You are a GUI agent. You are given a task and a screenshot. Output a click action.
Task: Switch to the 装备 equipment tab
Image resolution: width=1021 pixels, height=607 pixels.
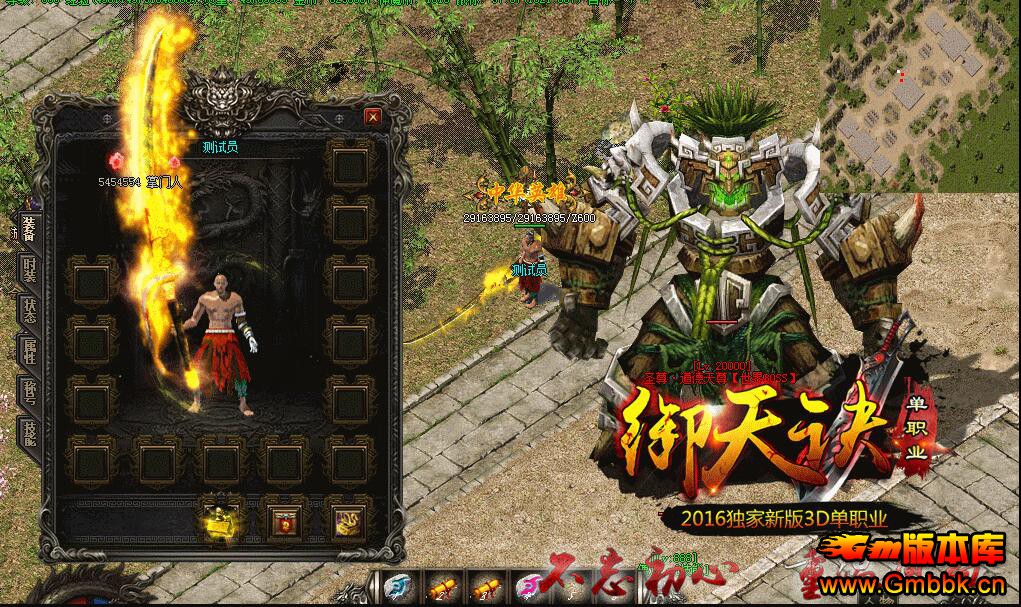tap(29, 231)
